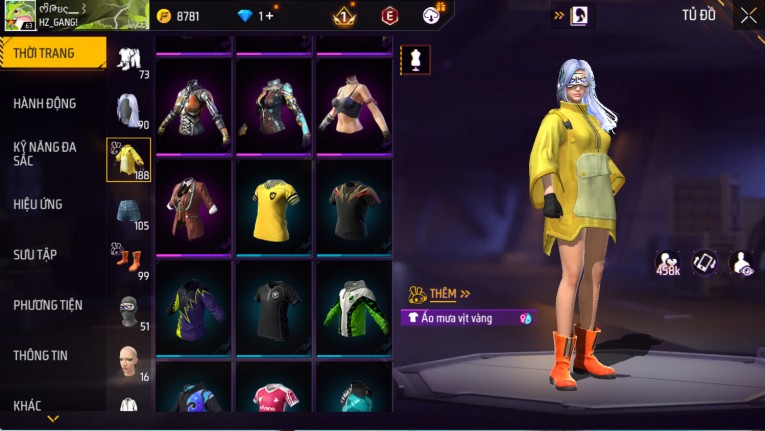
Task: Close the wardrobe screen
Action: (748, 15)
